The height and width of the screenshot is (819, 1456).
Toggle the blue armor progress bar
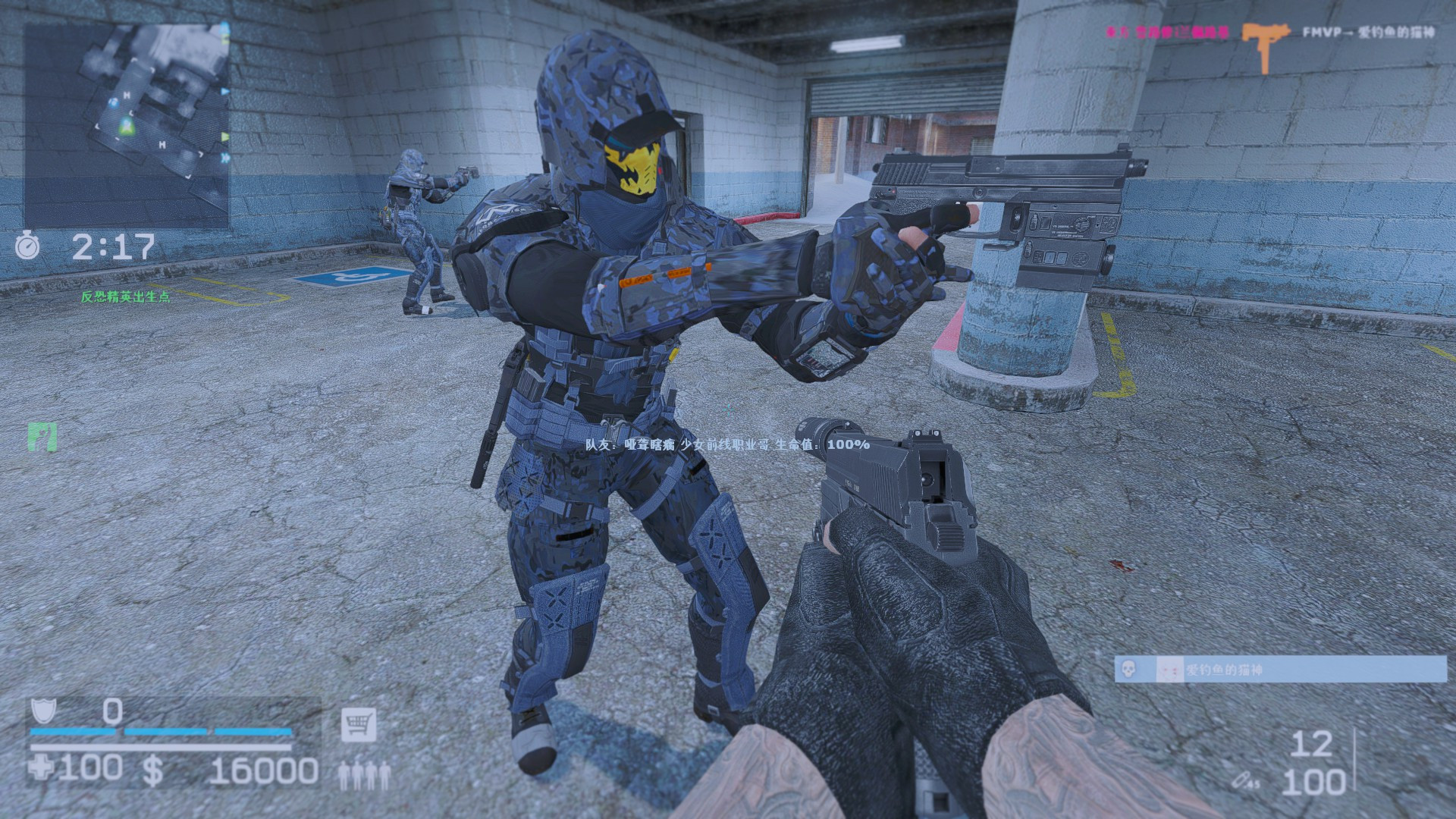[159, 731]
